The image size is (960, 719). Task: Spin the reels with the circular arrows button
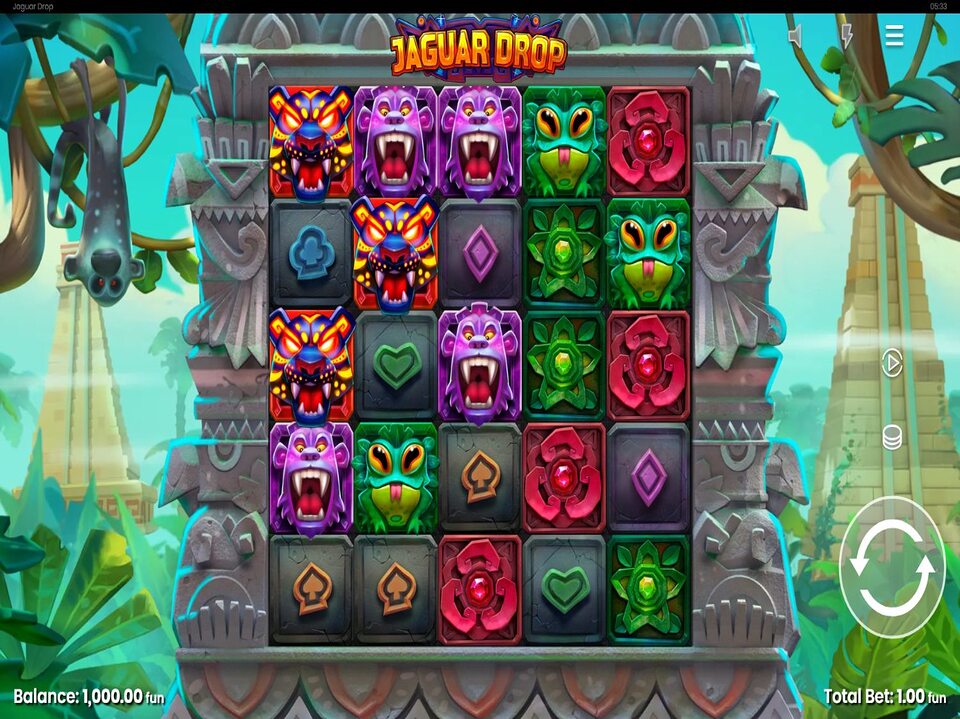tap(892, 567)
